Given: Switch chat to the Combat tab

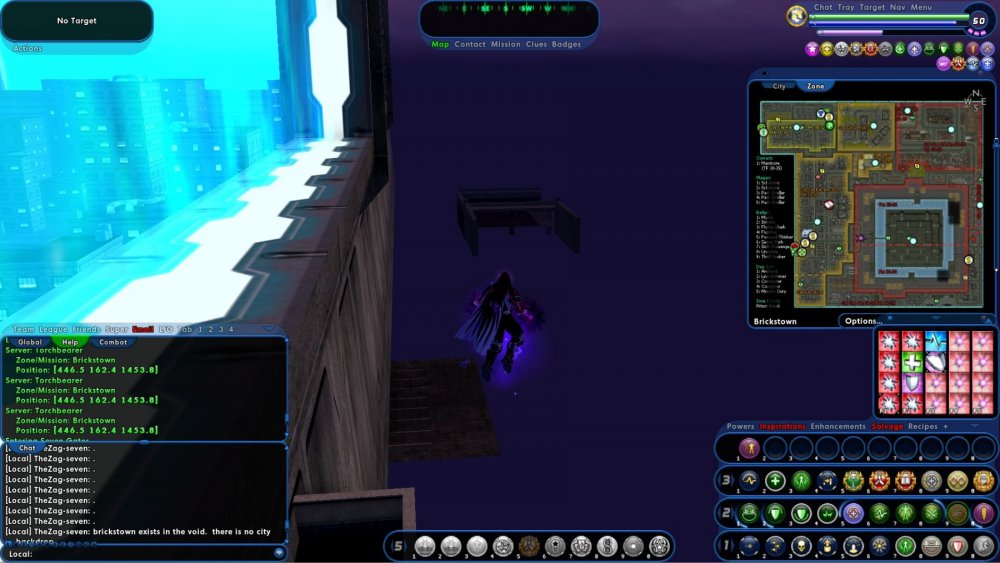Looking at the screenshot, I should [113, 342].
